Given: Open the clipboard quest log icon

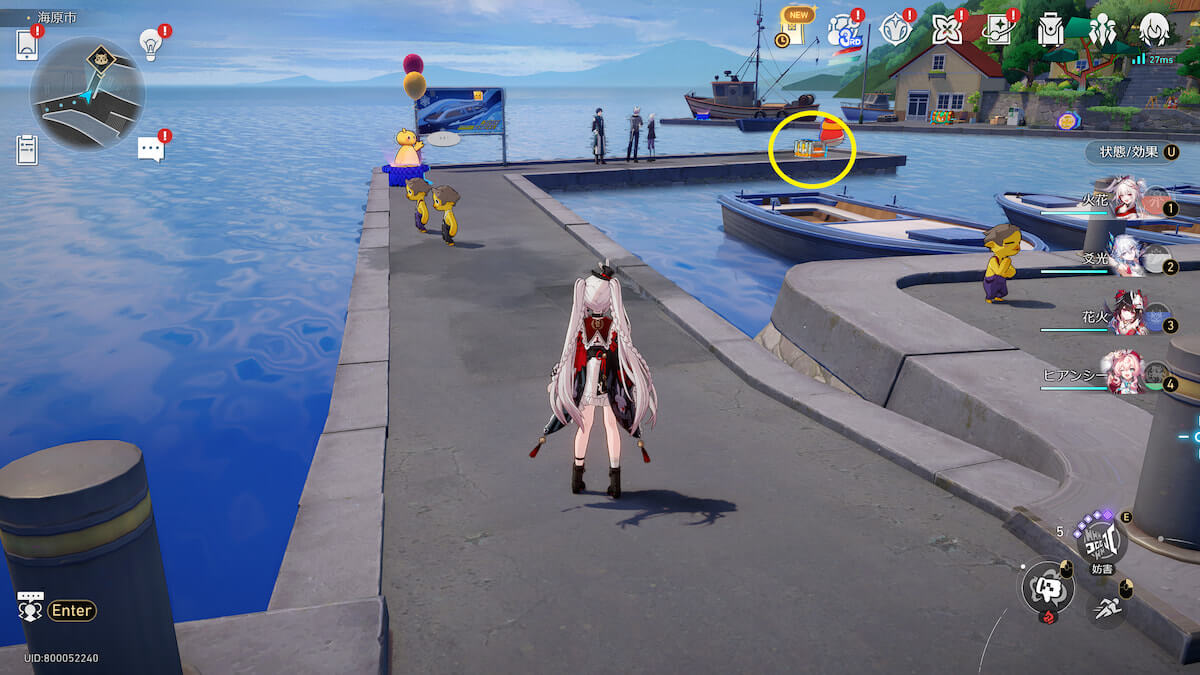Looking at the screenshot, I should click(x=27, y=149).
